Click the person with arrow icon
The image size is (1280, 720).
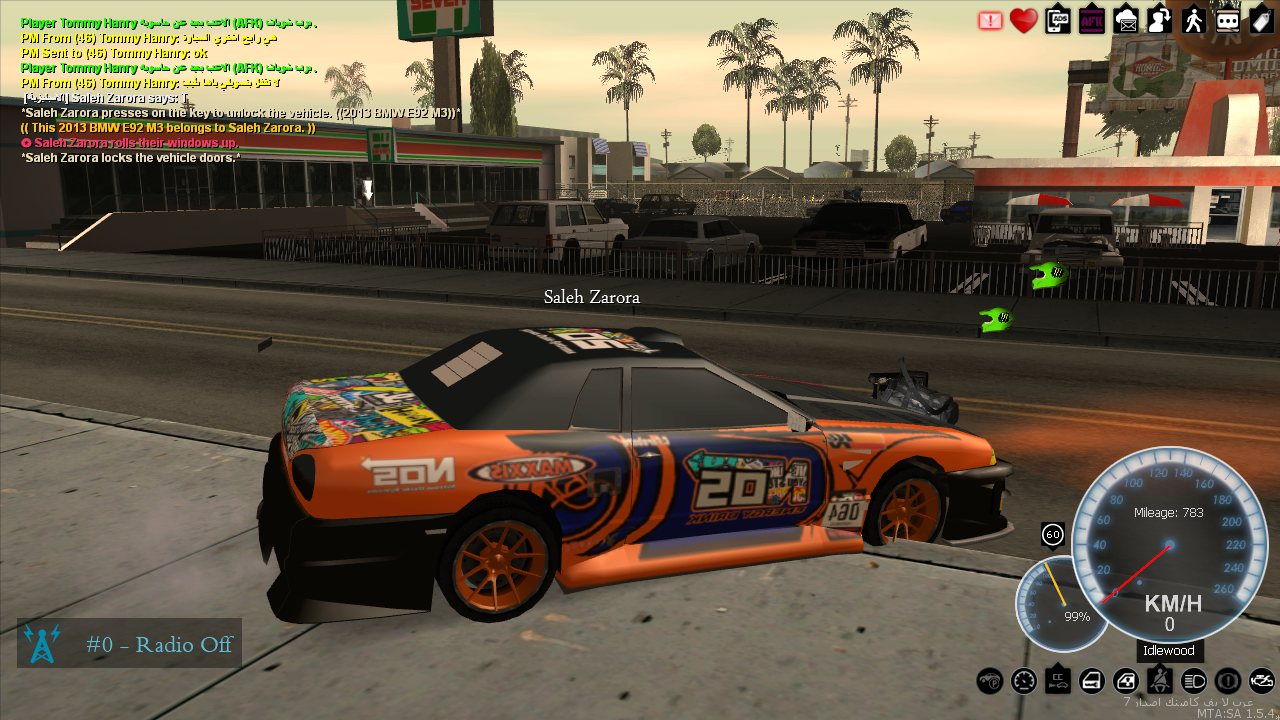(x=1160, y=20)
